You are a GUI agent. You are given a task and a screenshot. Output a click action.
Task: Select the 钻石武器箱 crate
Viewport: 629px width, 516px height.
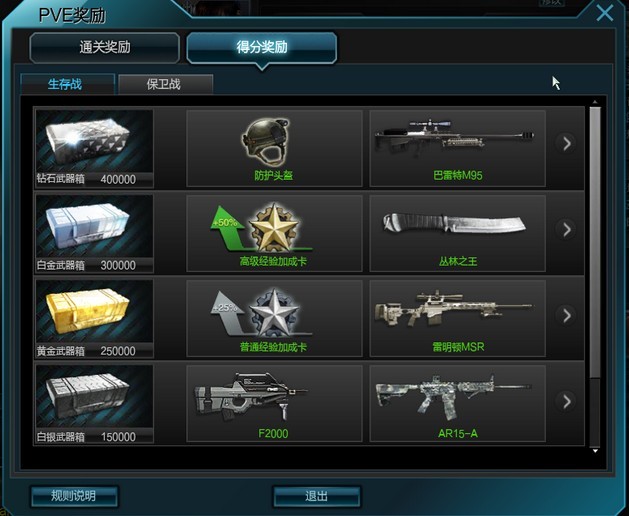[x=94, y=148]
